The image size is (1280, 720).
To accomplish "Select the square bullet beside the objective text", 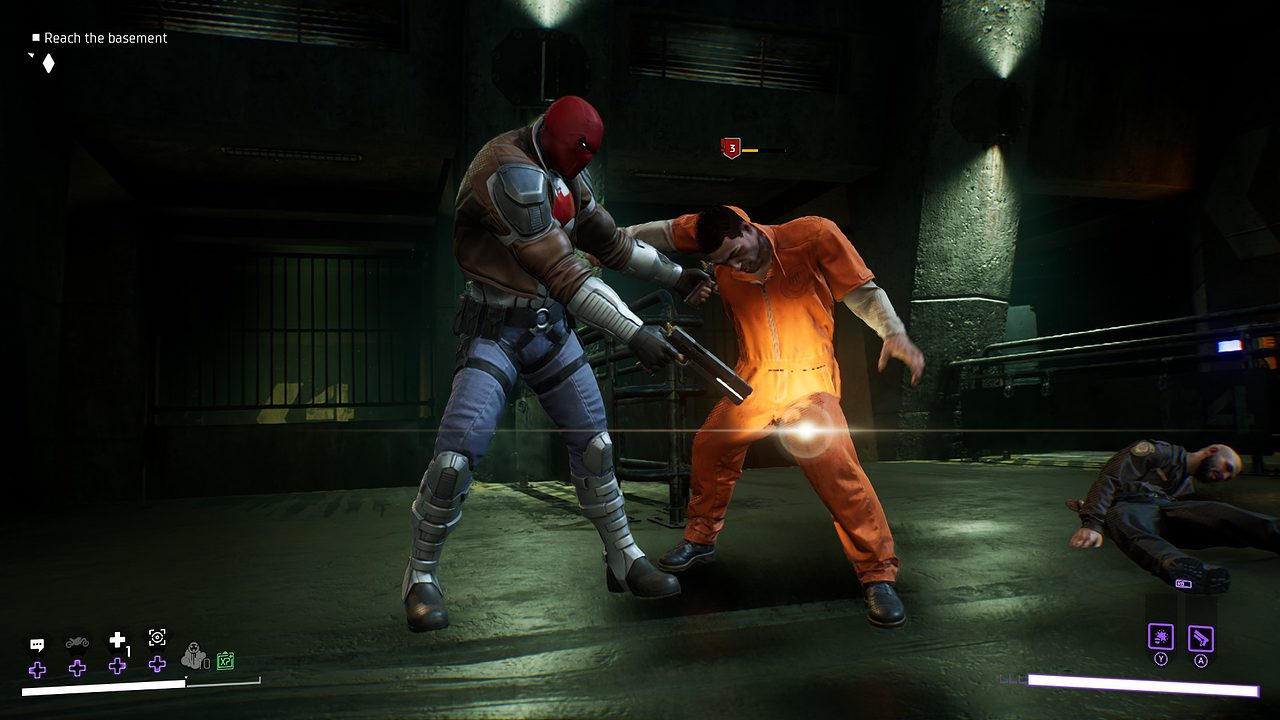I will (35, 37).
